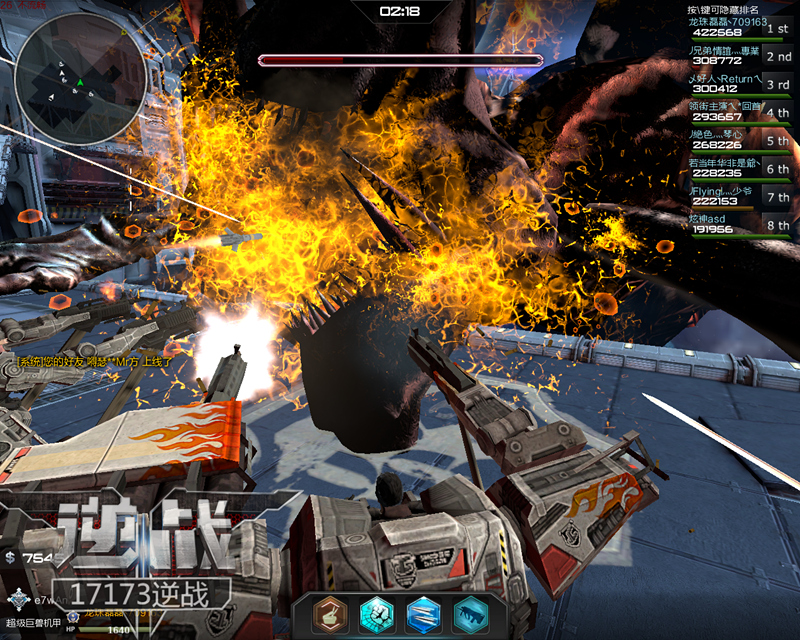Select the assault rifle weapon skill
This screenshot has height=640, width=800.
point(468,614)
